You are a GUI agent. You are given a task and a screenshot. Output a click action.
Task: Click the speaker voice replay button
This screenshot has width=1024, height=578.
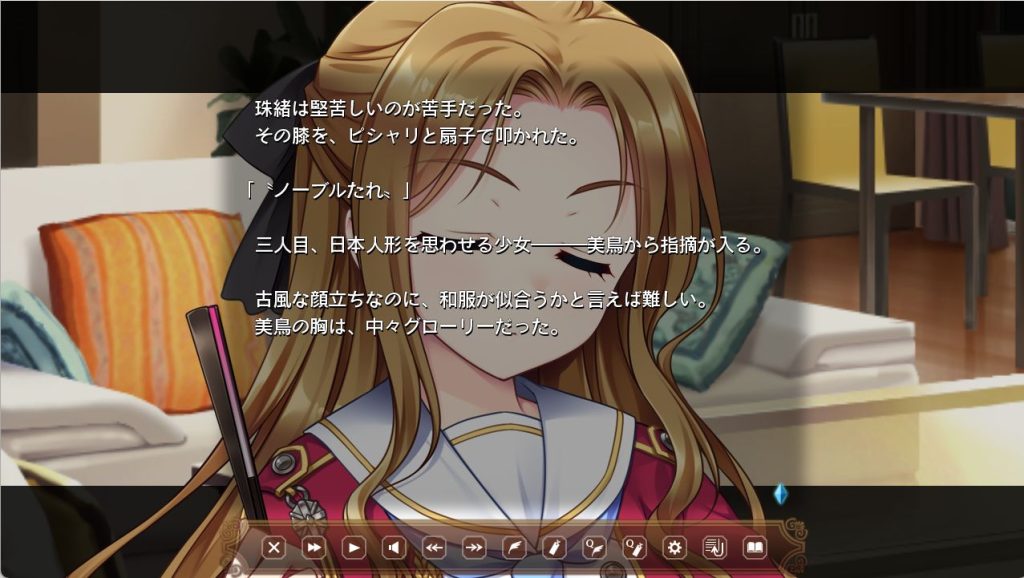tap(394, 548)
